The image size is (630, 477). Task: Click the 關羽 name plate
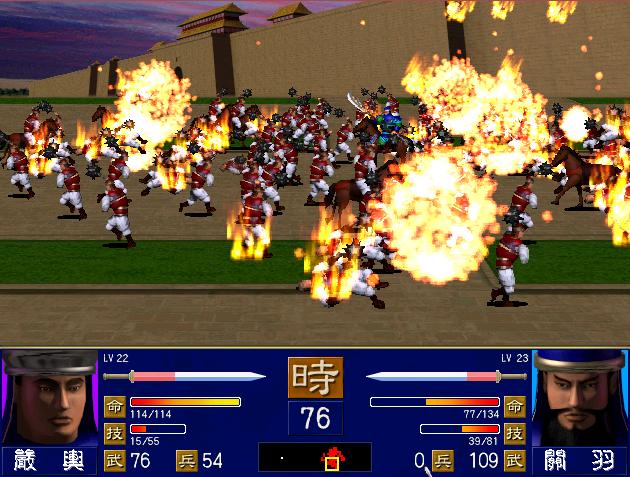point(580,461)
